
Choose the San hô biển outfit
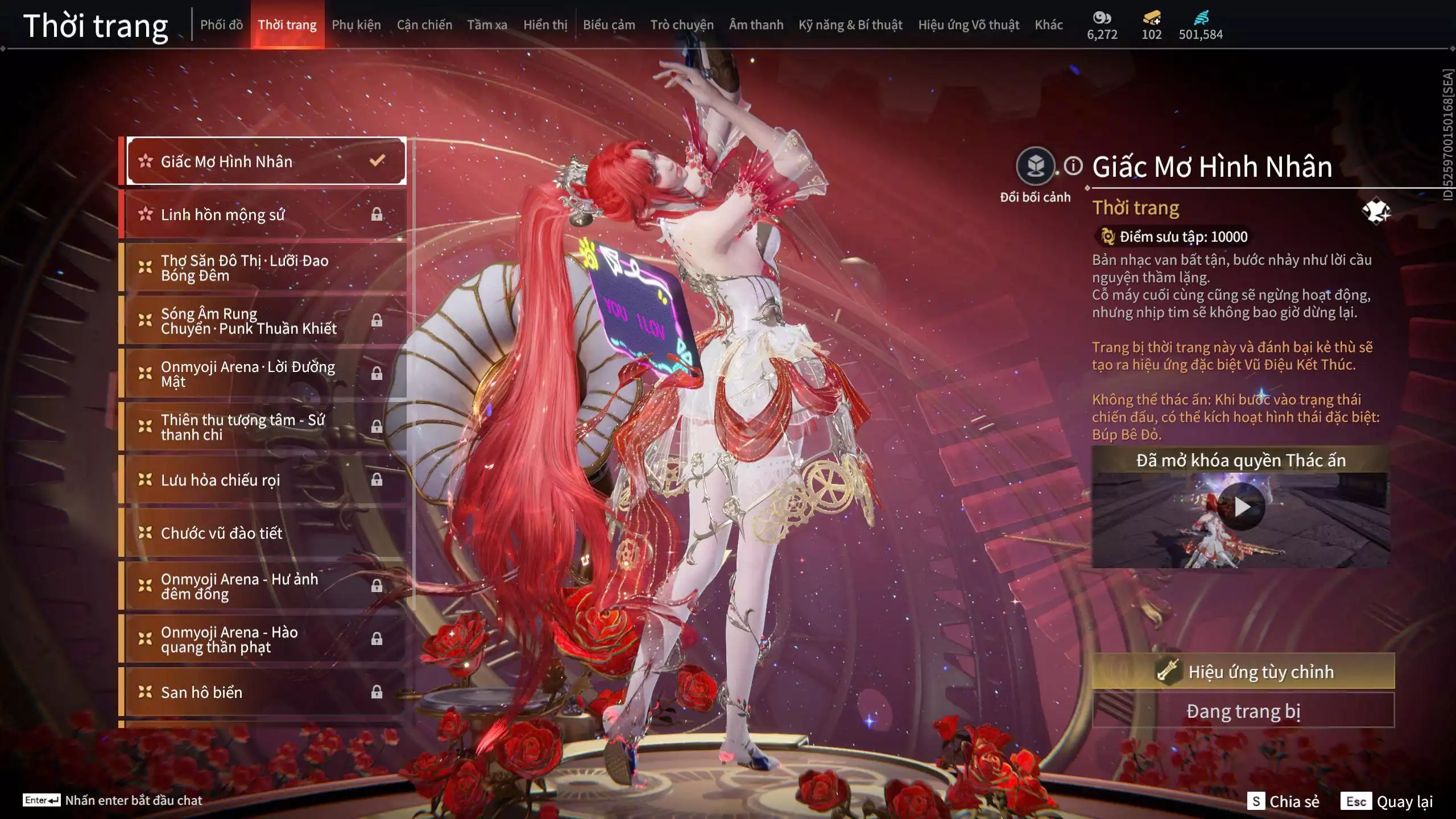[265, 692]
